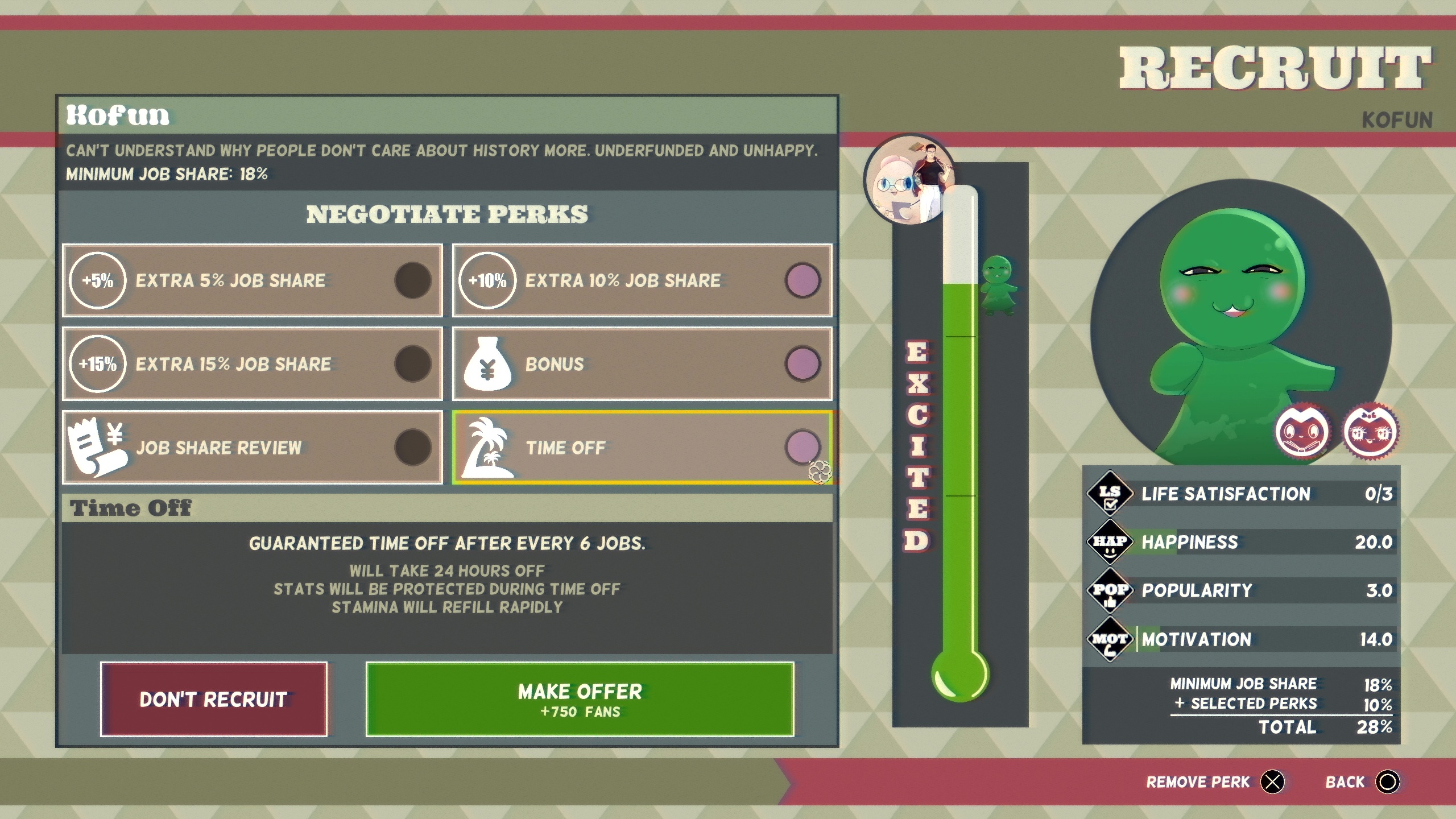Select the Extra 5% Job Share perk
This screenshot has width=1456, height=819.
pyautogui.click(x=252, y=280)
